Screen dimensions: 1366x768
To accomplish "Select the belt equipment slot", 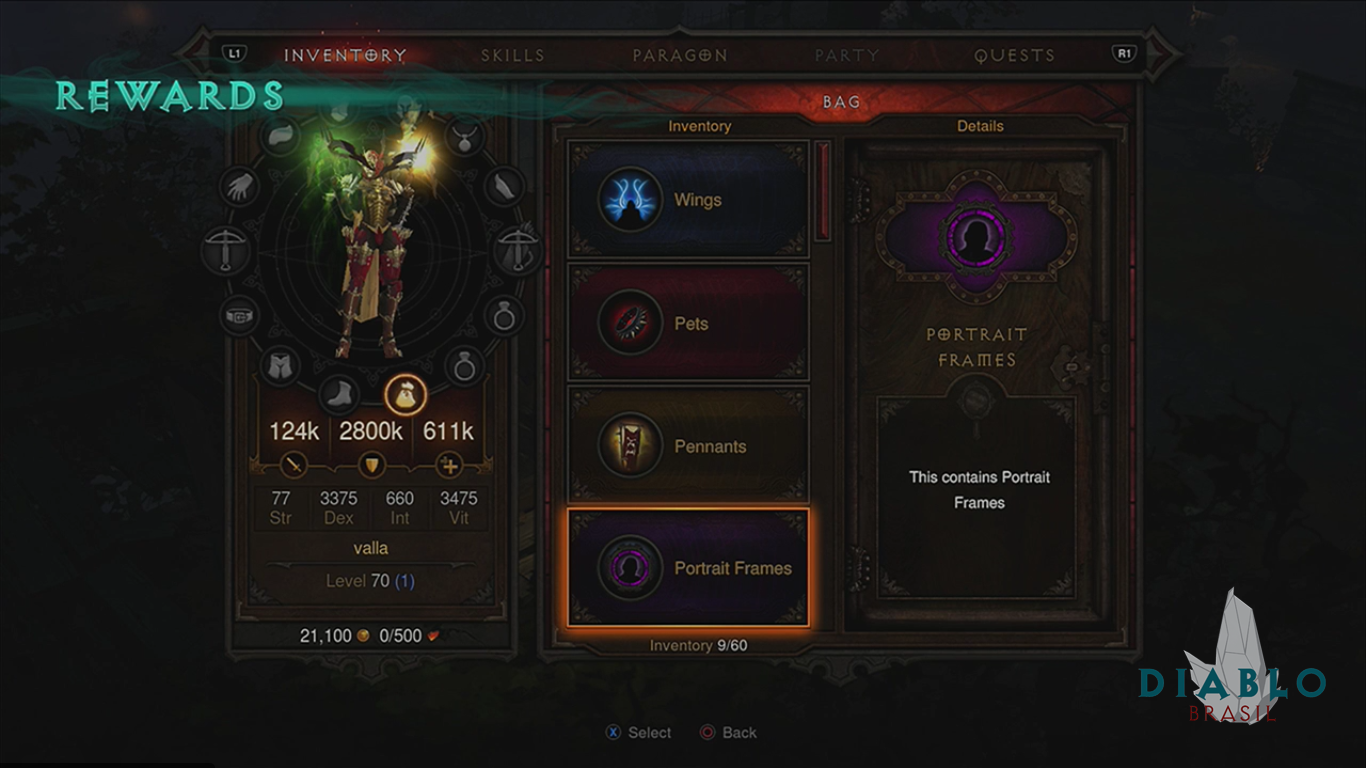I will pos(238,315).
